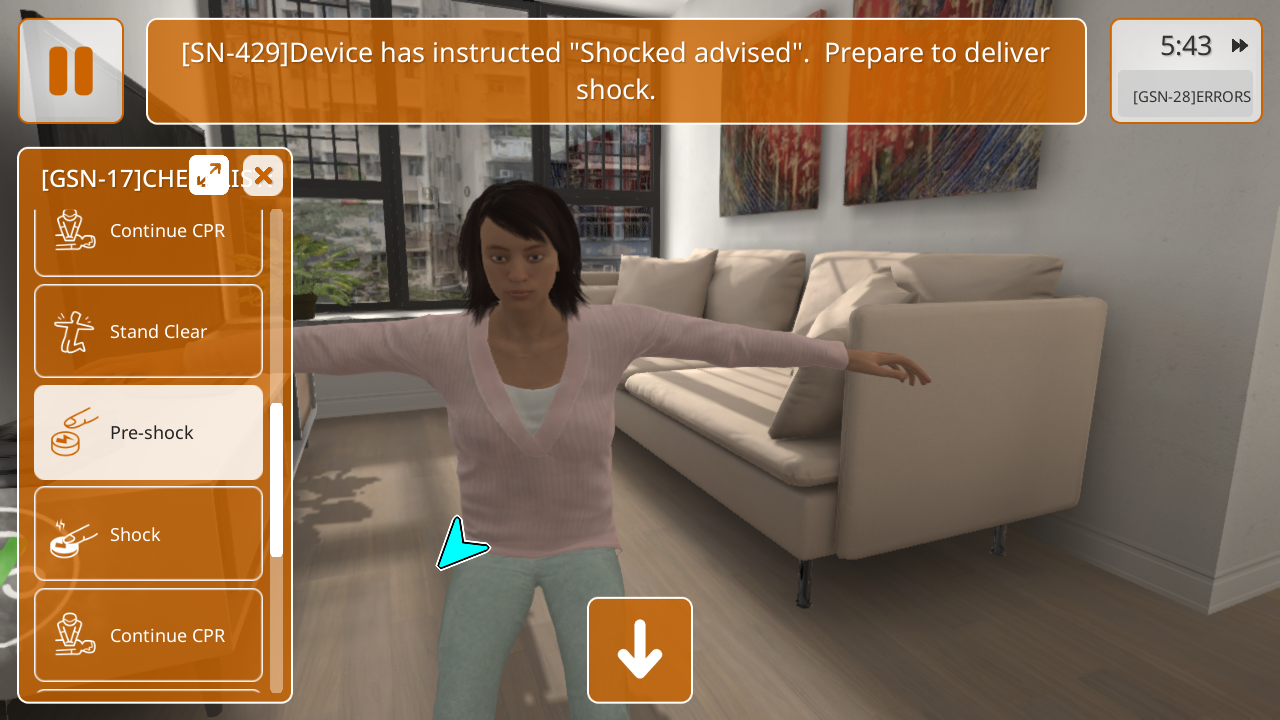Expand the checklist panel
This screenshot has height=720, width=1280.
(209, 175)
